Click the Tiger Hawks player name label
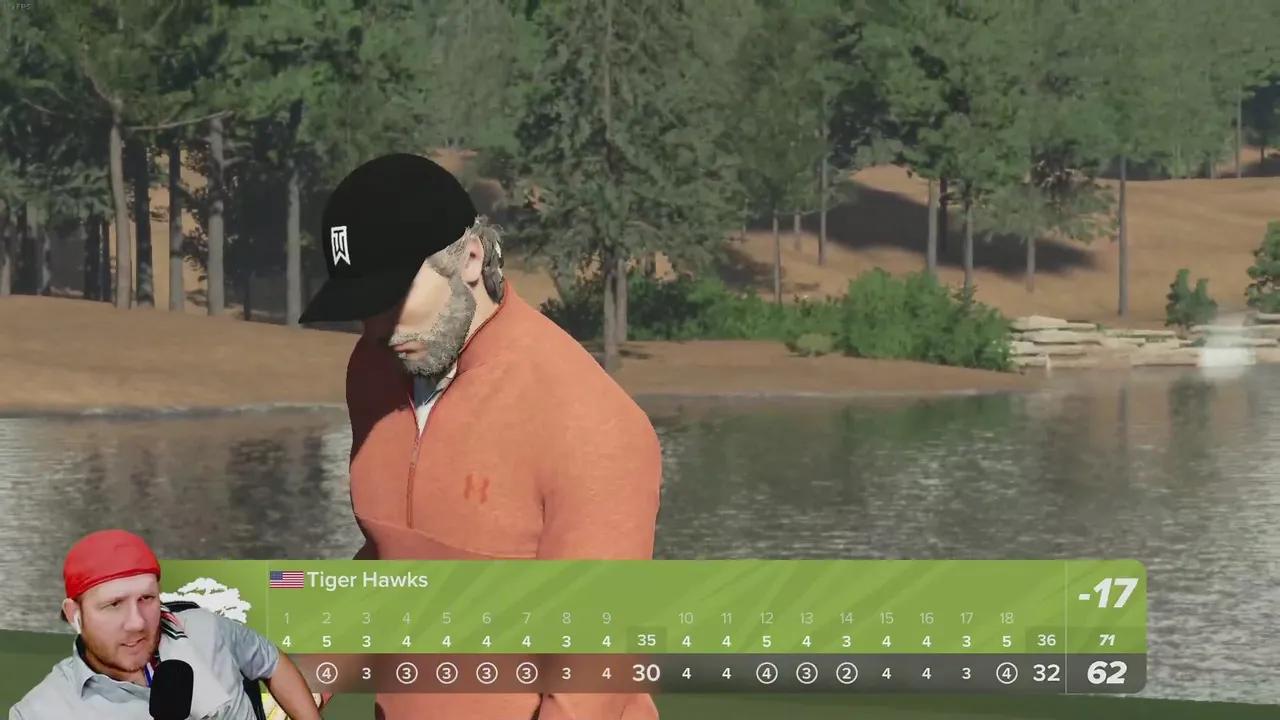1280x720 pixels. coord(369,580)
